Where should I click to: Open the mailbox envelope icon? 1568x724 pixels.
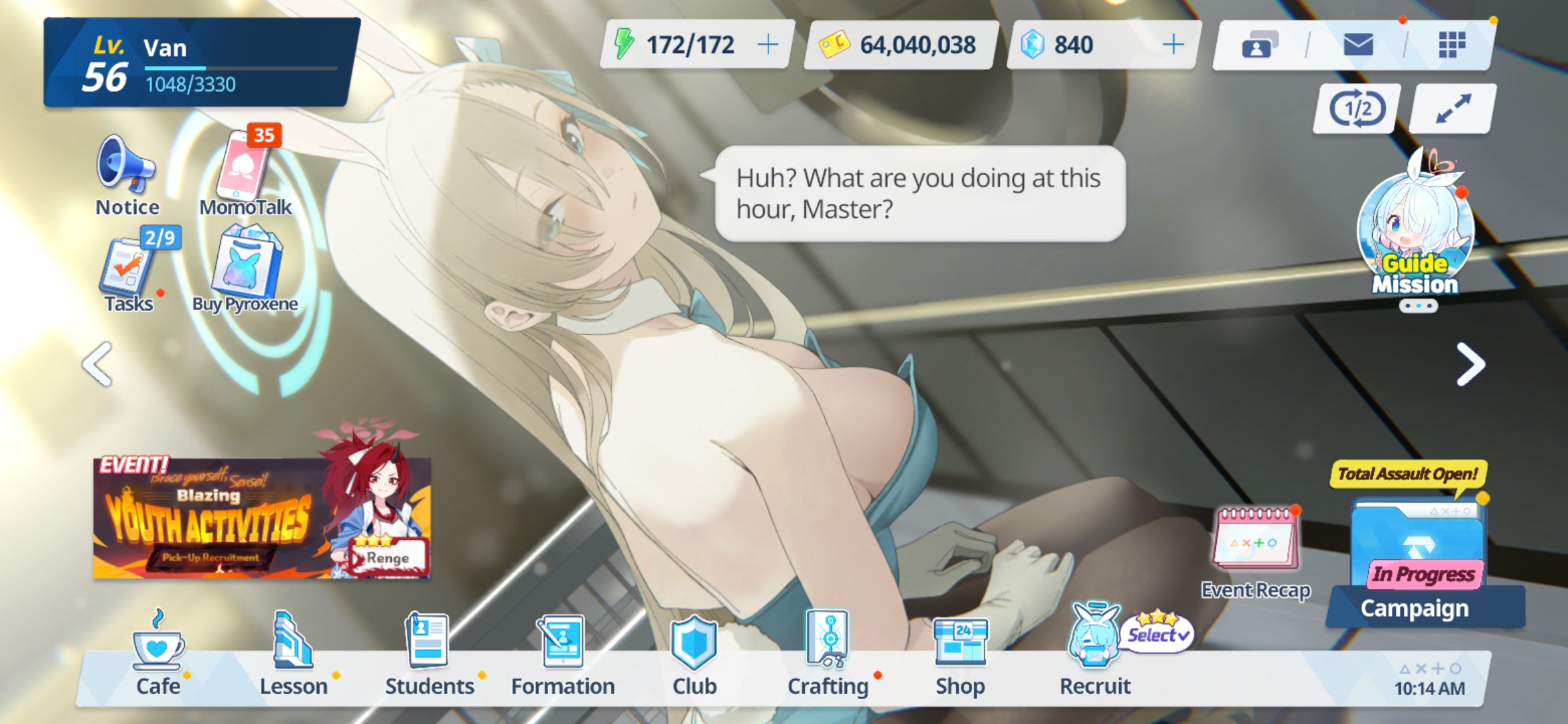click(x=1358, y=45)
